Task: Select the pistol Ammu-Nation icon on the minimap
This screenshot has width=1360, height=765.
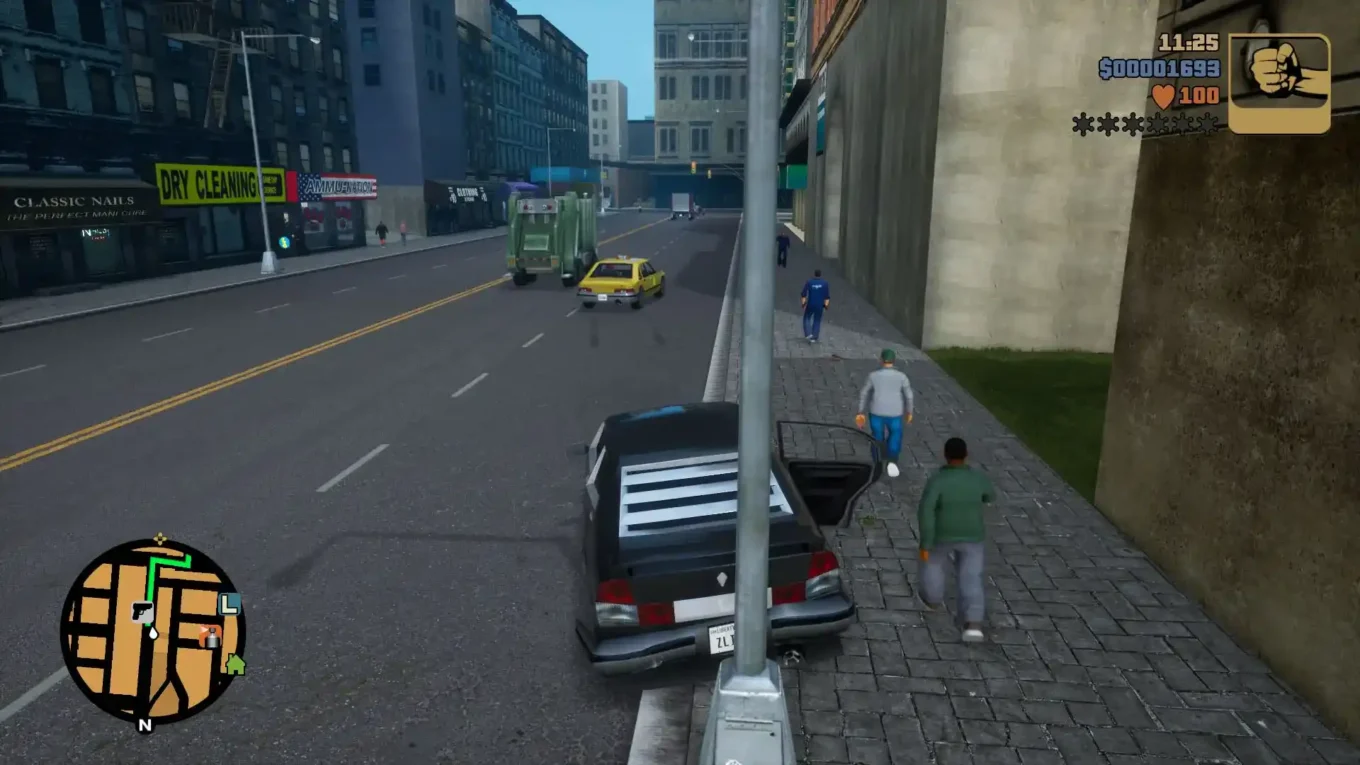Action: 144,611
